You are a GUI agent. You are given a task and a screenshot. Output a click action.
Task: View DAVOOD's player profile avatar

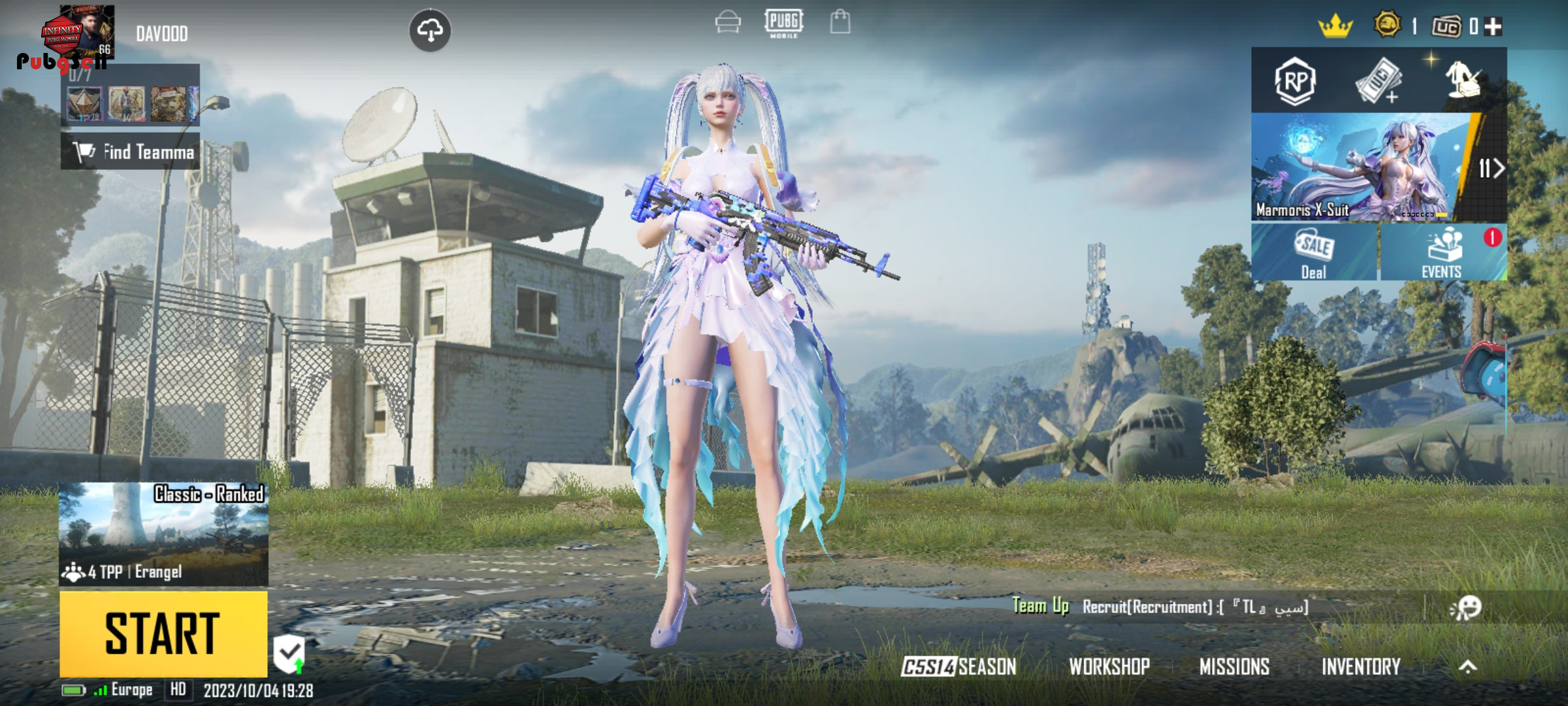tap(87, 33)
